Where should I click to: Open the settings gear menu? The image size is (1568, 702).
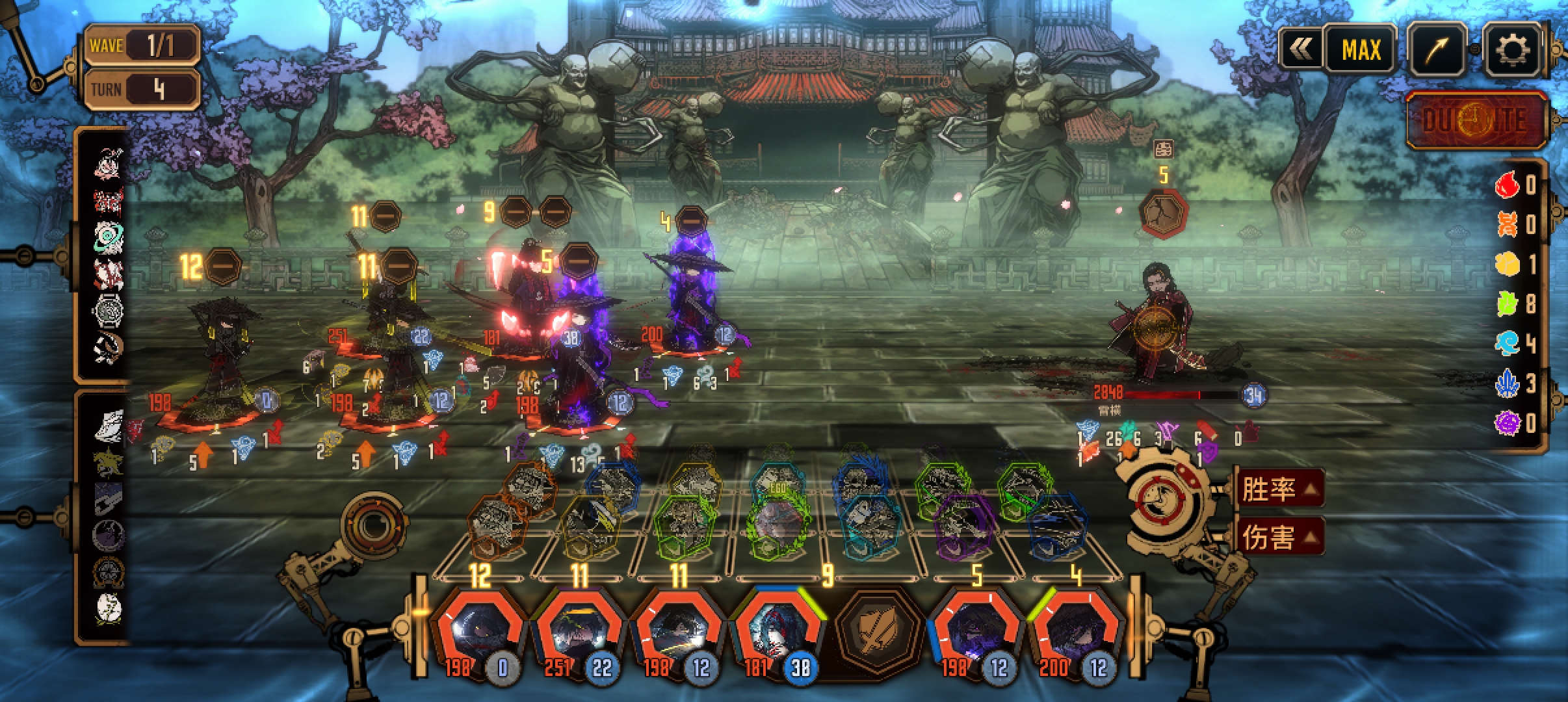coord(1512,49)
